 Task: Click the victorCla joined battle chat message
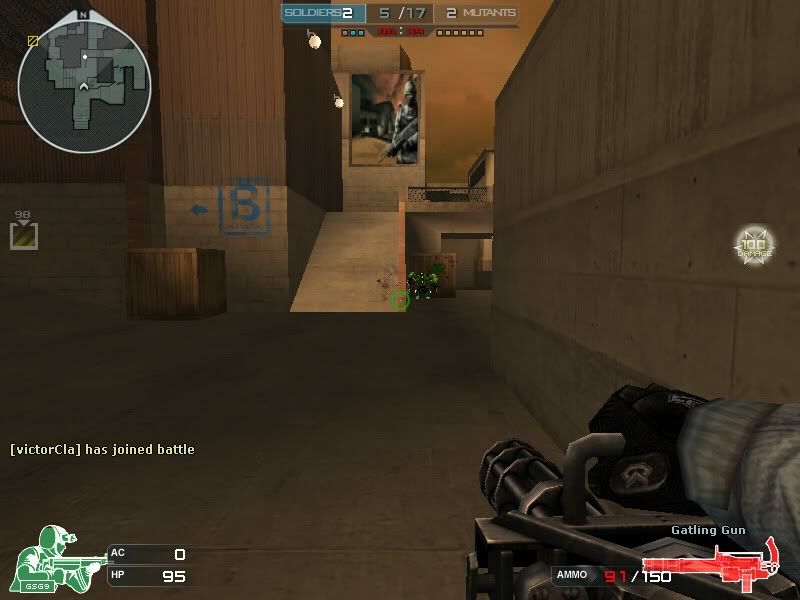click(102, 450)
